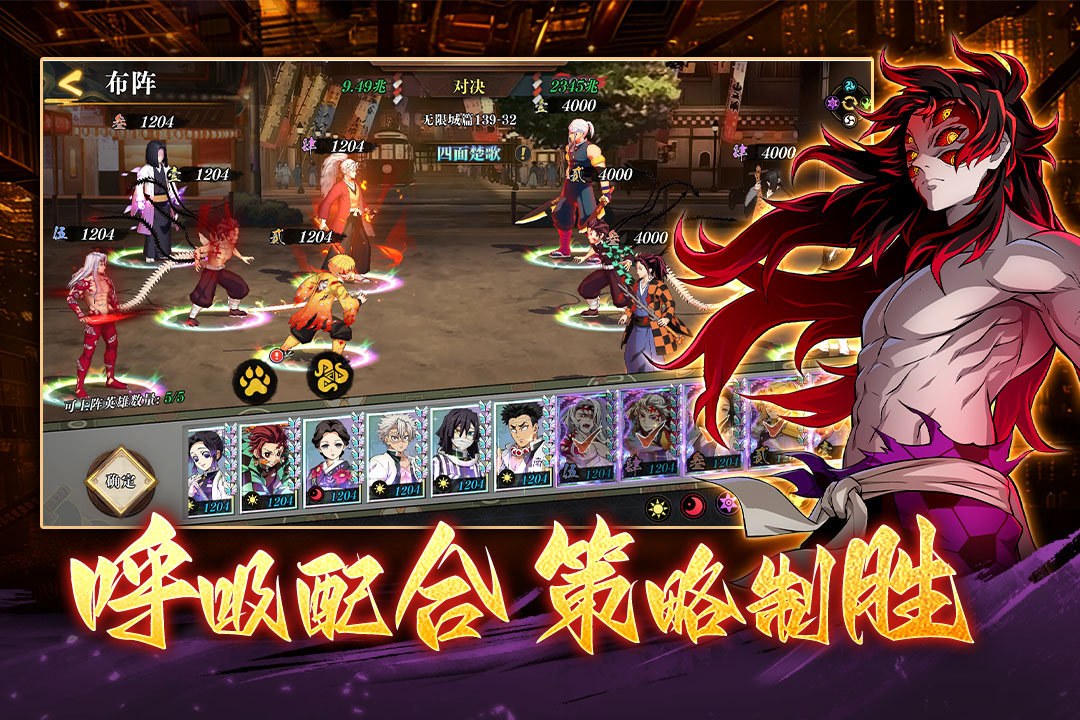This screenshot has width=1080, height=720.
Task: Filter heroes by the sun element
Action: pyautogui.click(x=657, y=507)
